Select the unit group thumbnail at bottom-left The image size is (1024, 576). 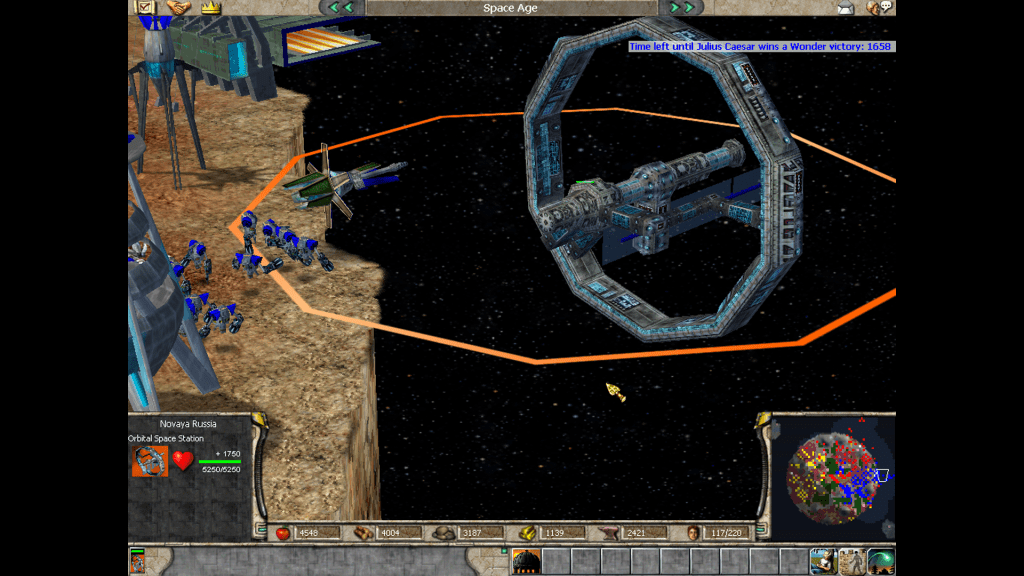coord(138,561)
